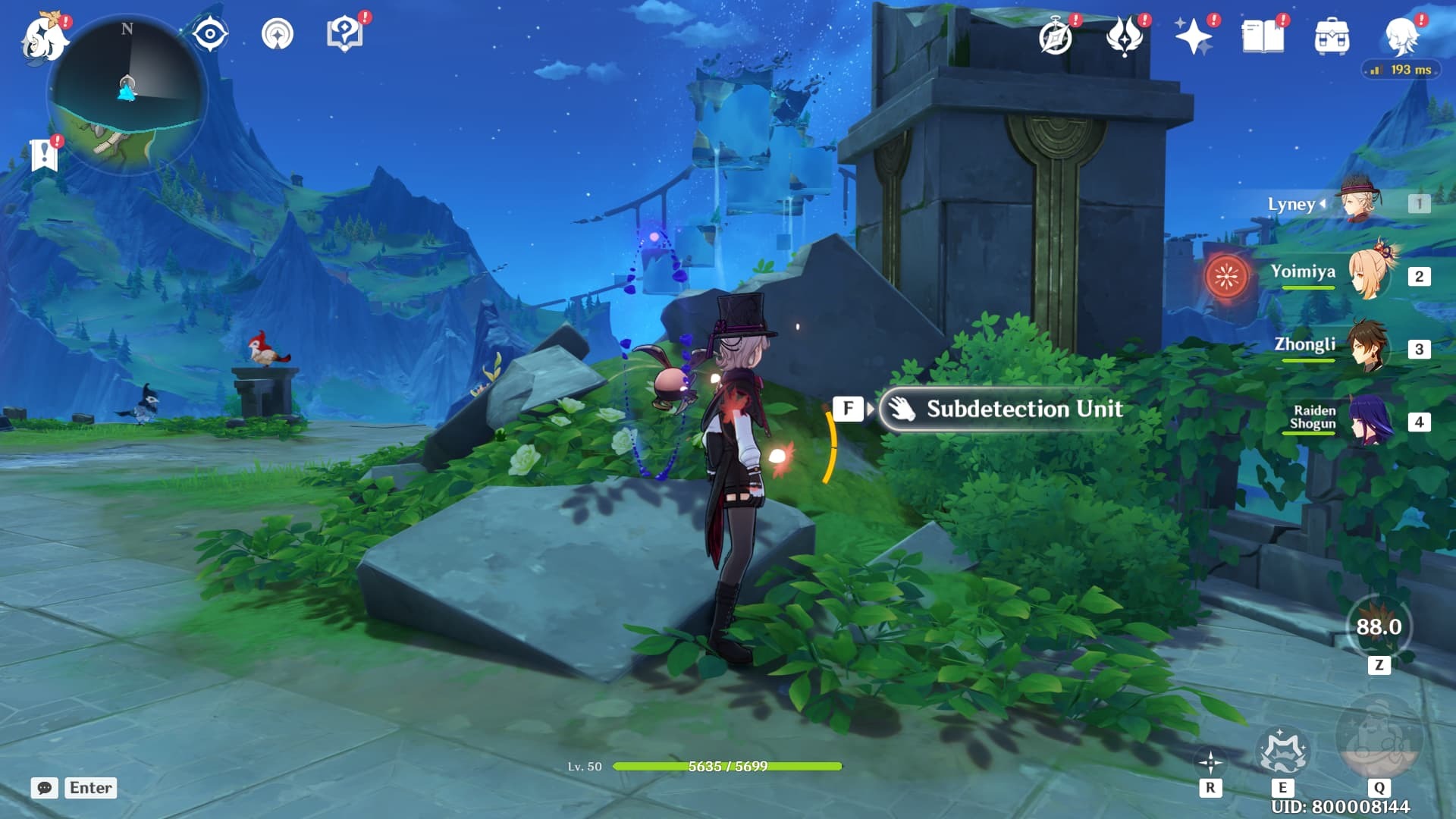
Task: Toggle the elemental sight eye icon
Action: click(x=209, y=34)
